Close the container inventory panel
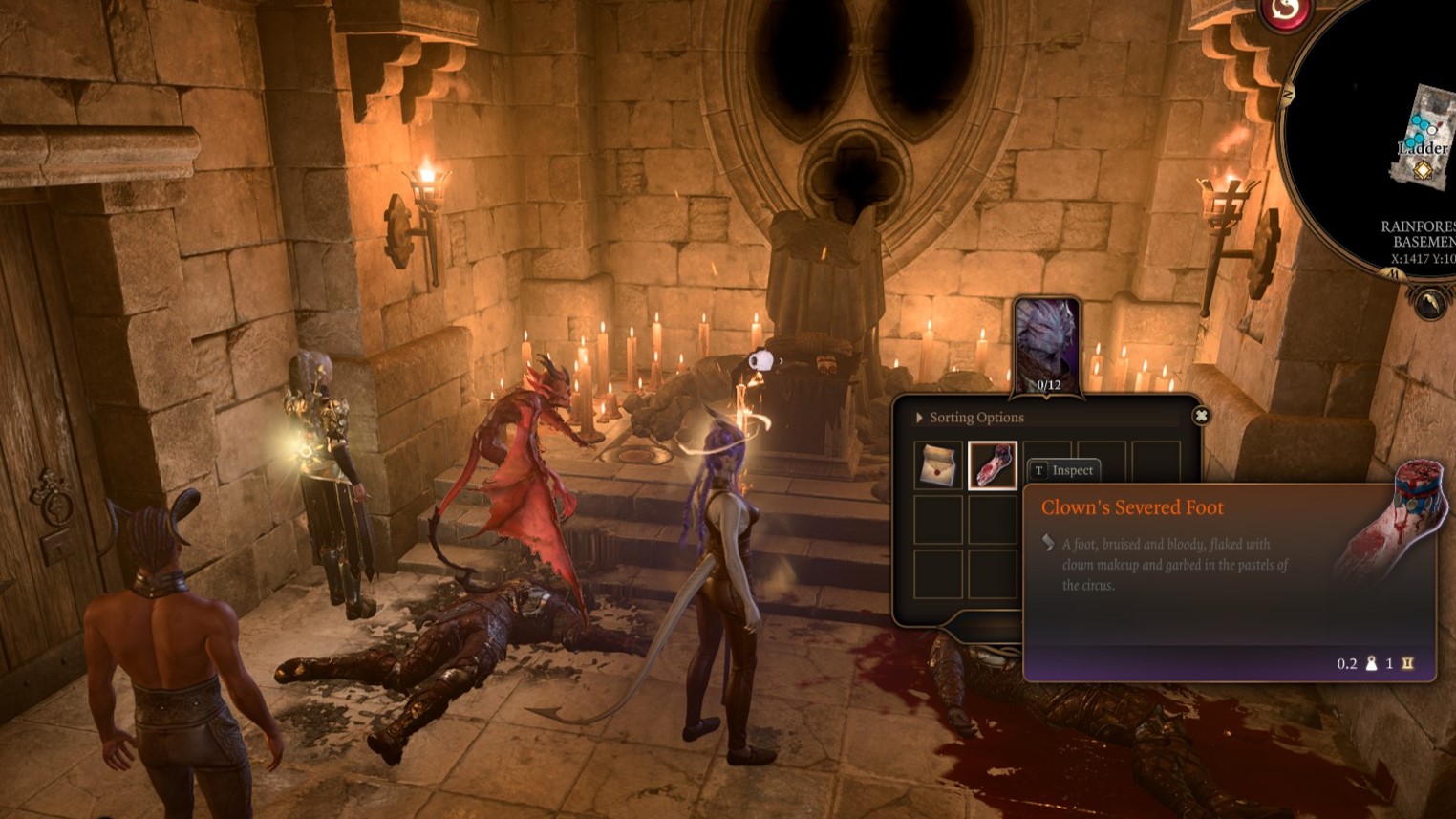 (1201, 415)
